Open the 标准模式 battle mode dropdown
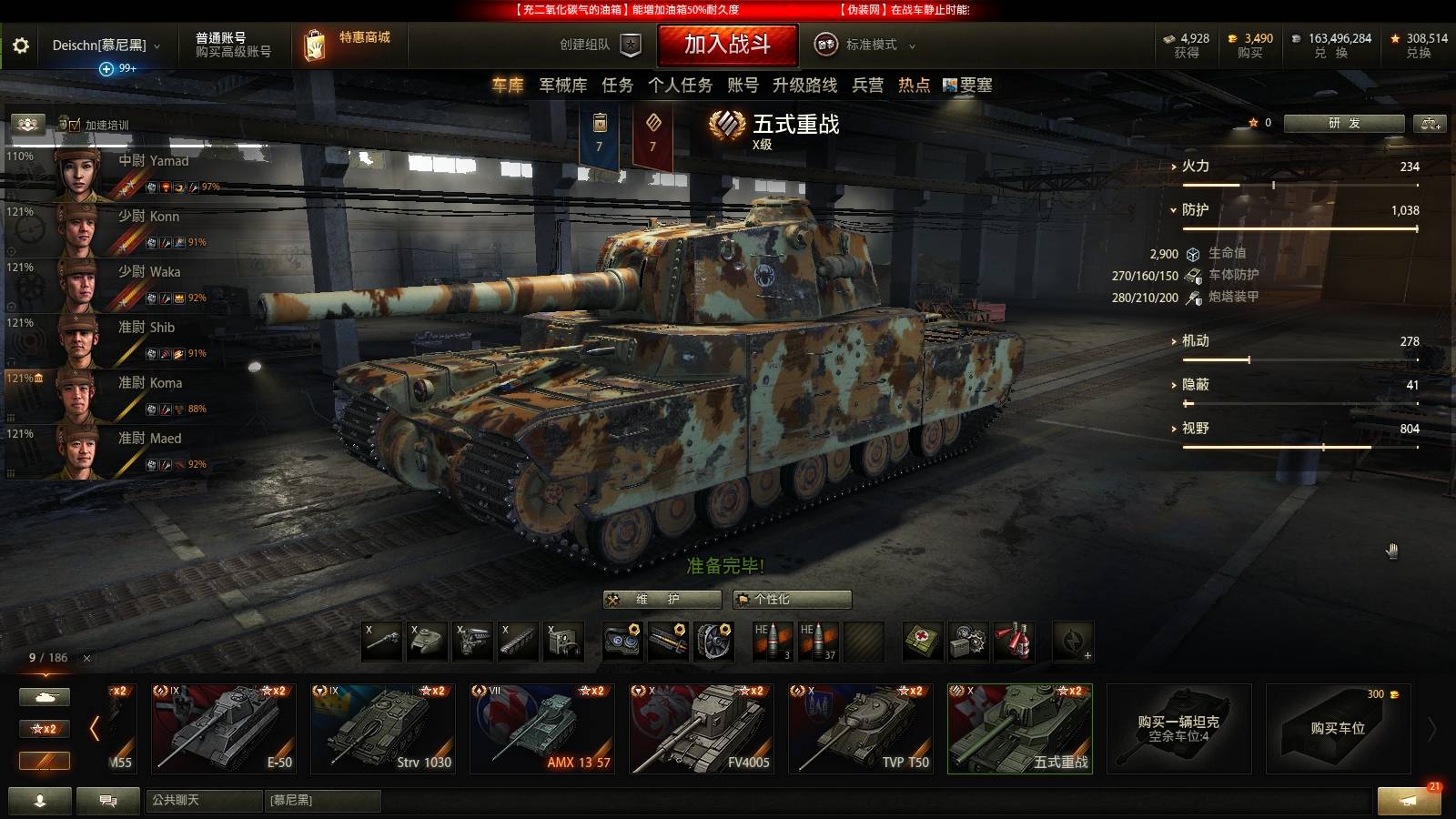 [x=869, y=44]
